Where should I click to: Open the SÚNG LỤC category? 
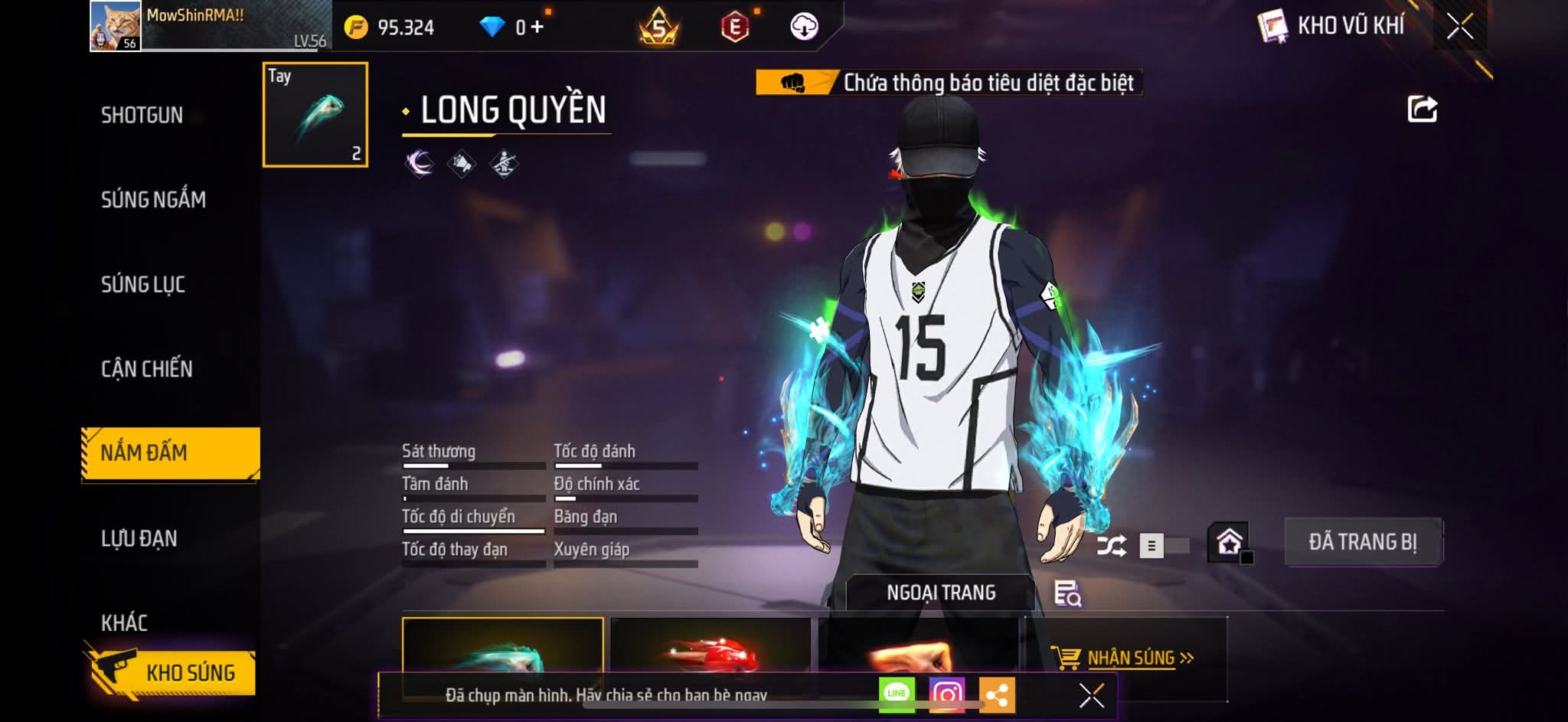tap(143, 284)
